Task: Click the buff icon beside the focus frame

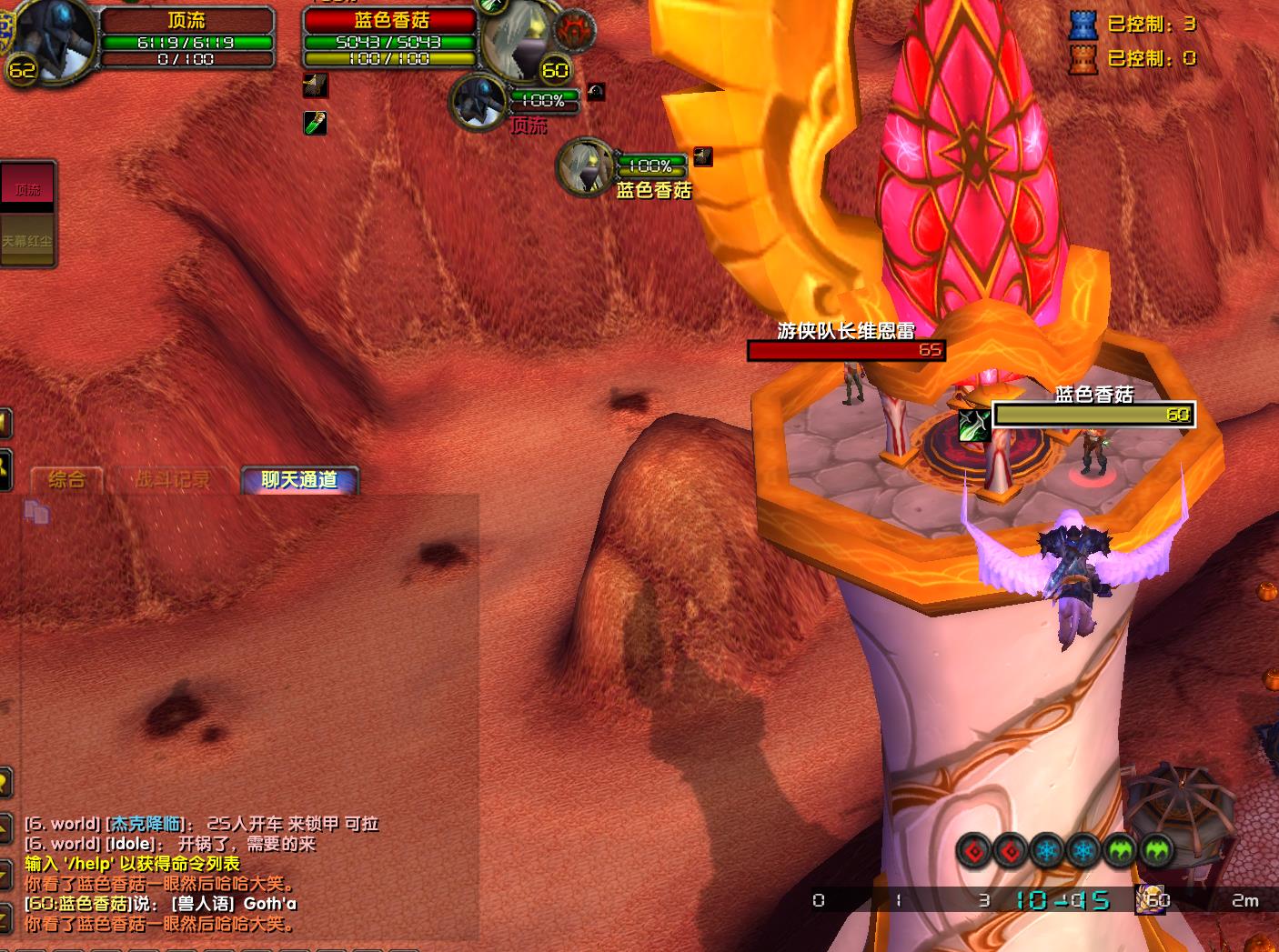Action: [703, 156]
